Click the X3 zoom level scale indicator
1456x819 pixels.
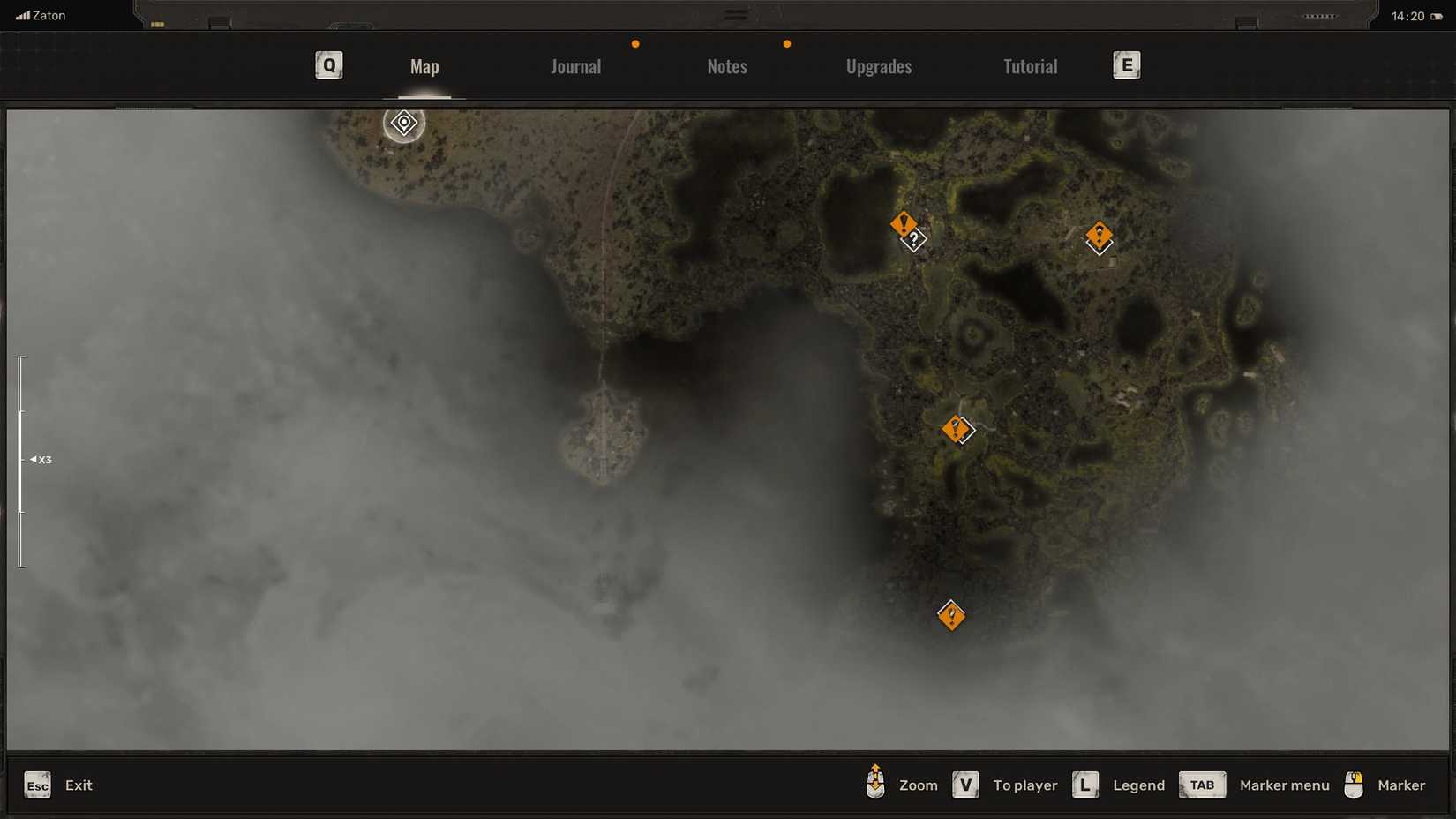[41, 459]
